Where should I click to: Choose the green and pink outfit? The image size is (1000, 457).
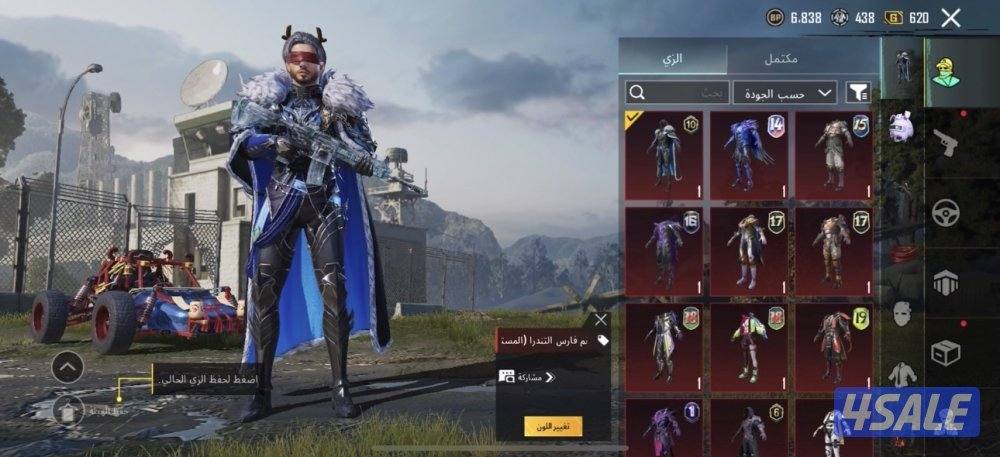[x=748, y=346]
